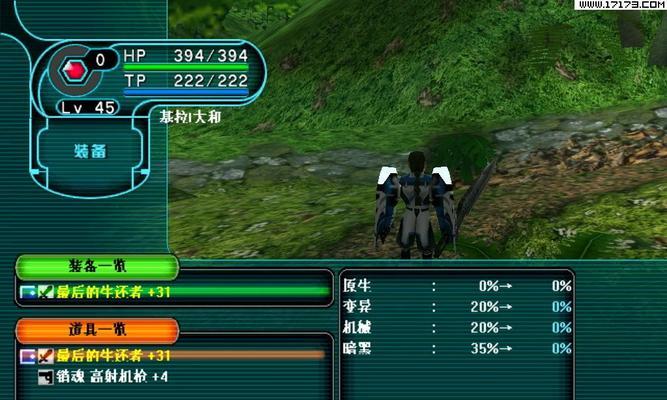Screen dimensions: 667x400
Task: Switch to the orange 道具一览 header
Action: point(97,331)
